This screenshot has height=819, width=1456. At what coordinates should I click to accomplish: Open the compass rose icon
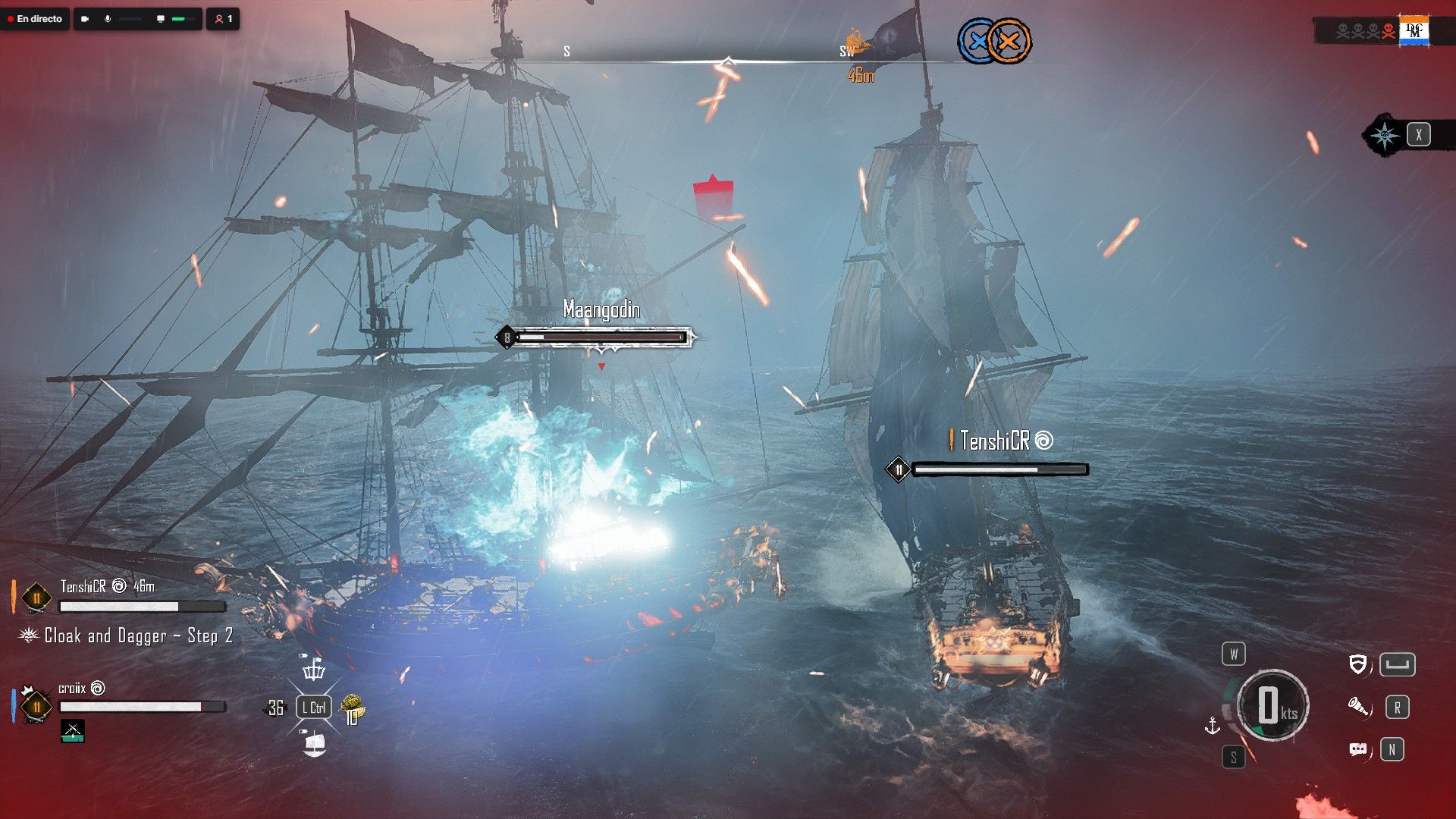(x=1385, y=135)
